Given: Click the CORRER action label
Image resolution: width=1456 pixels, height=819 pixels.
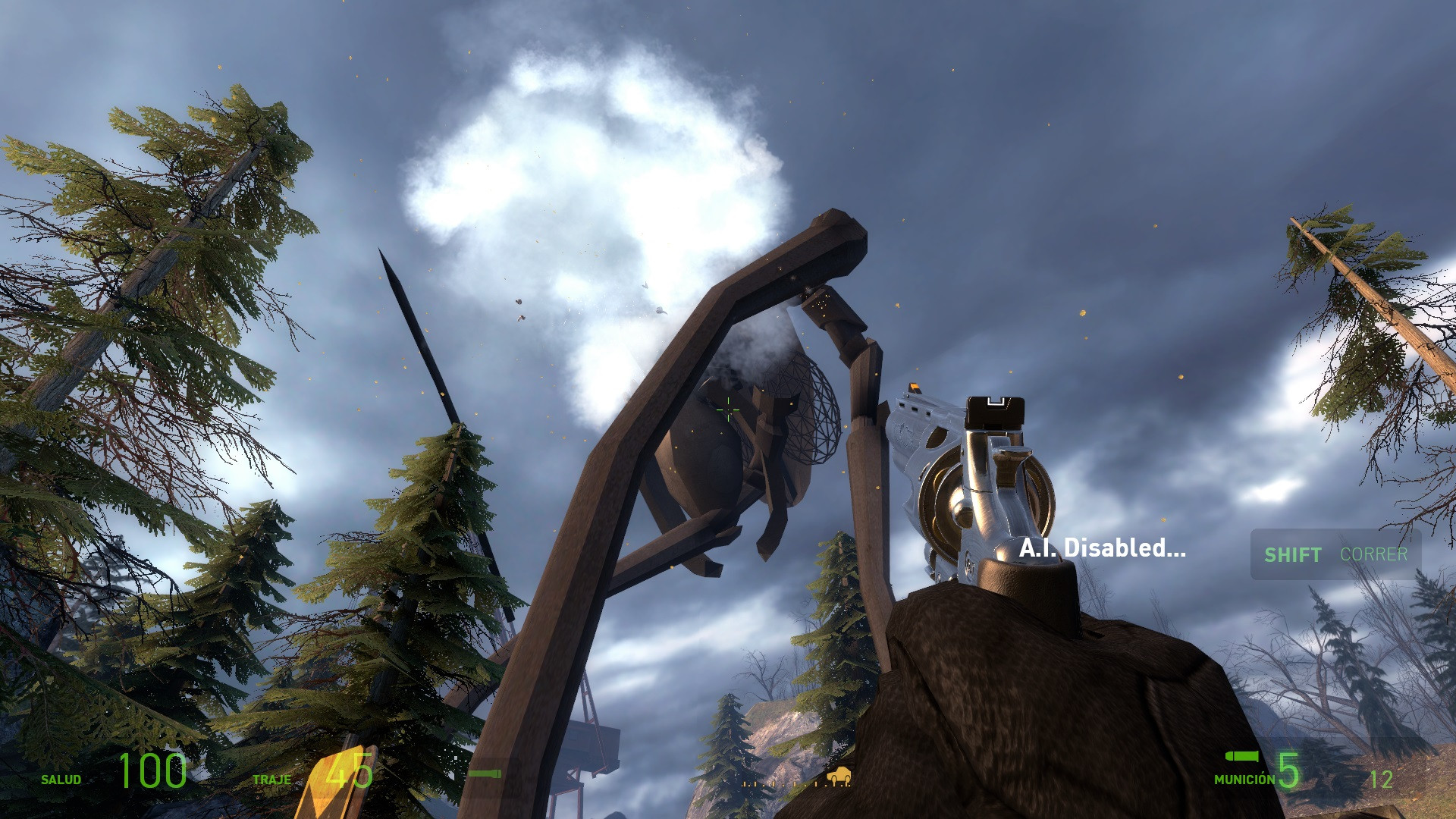Looking at the screenshot, I should point(1375,554).
